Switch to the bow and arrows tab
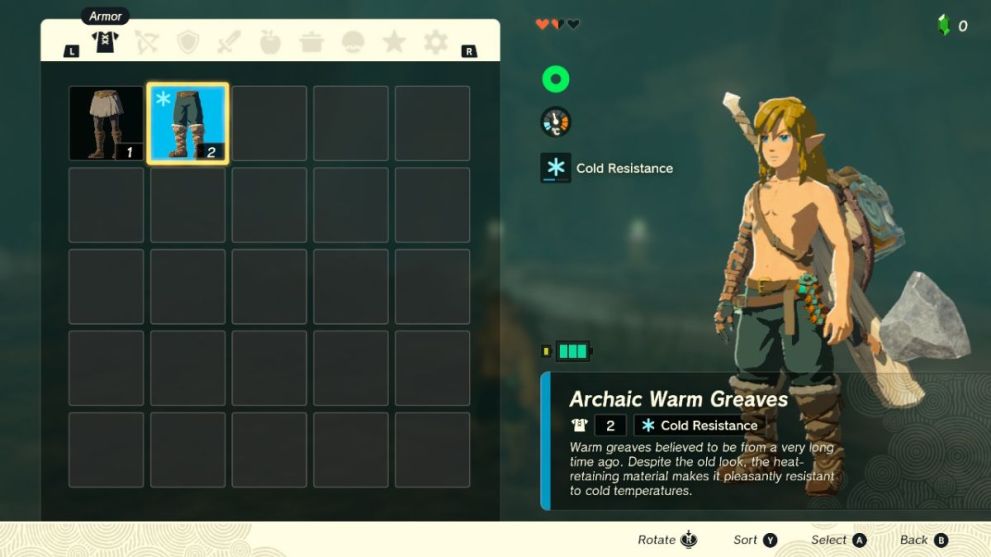The width and height of the screenshot is (991, 557). tap(146, 42)
